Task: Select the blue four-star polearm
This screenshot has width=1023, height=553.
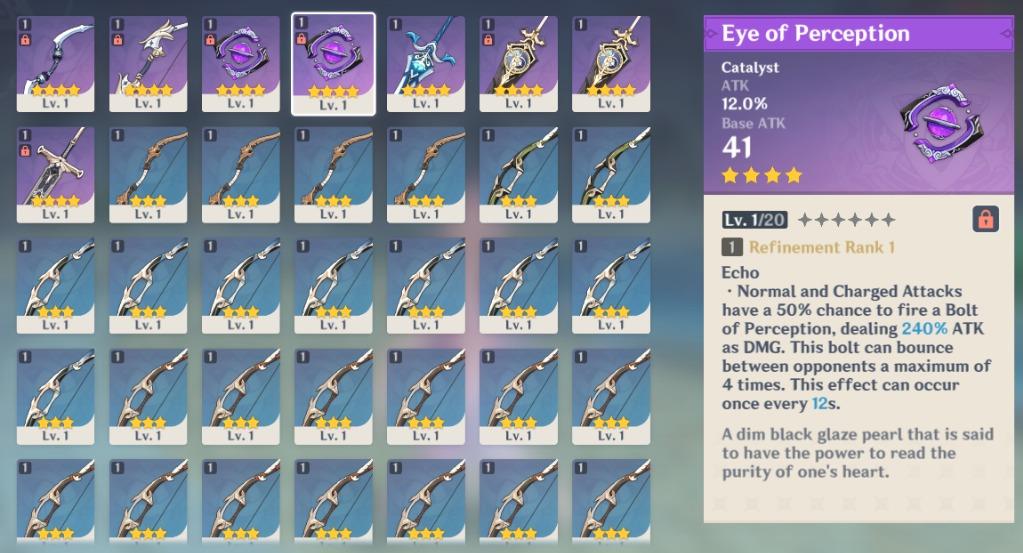Action: [x=425, y=63]
